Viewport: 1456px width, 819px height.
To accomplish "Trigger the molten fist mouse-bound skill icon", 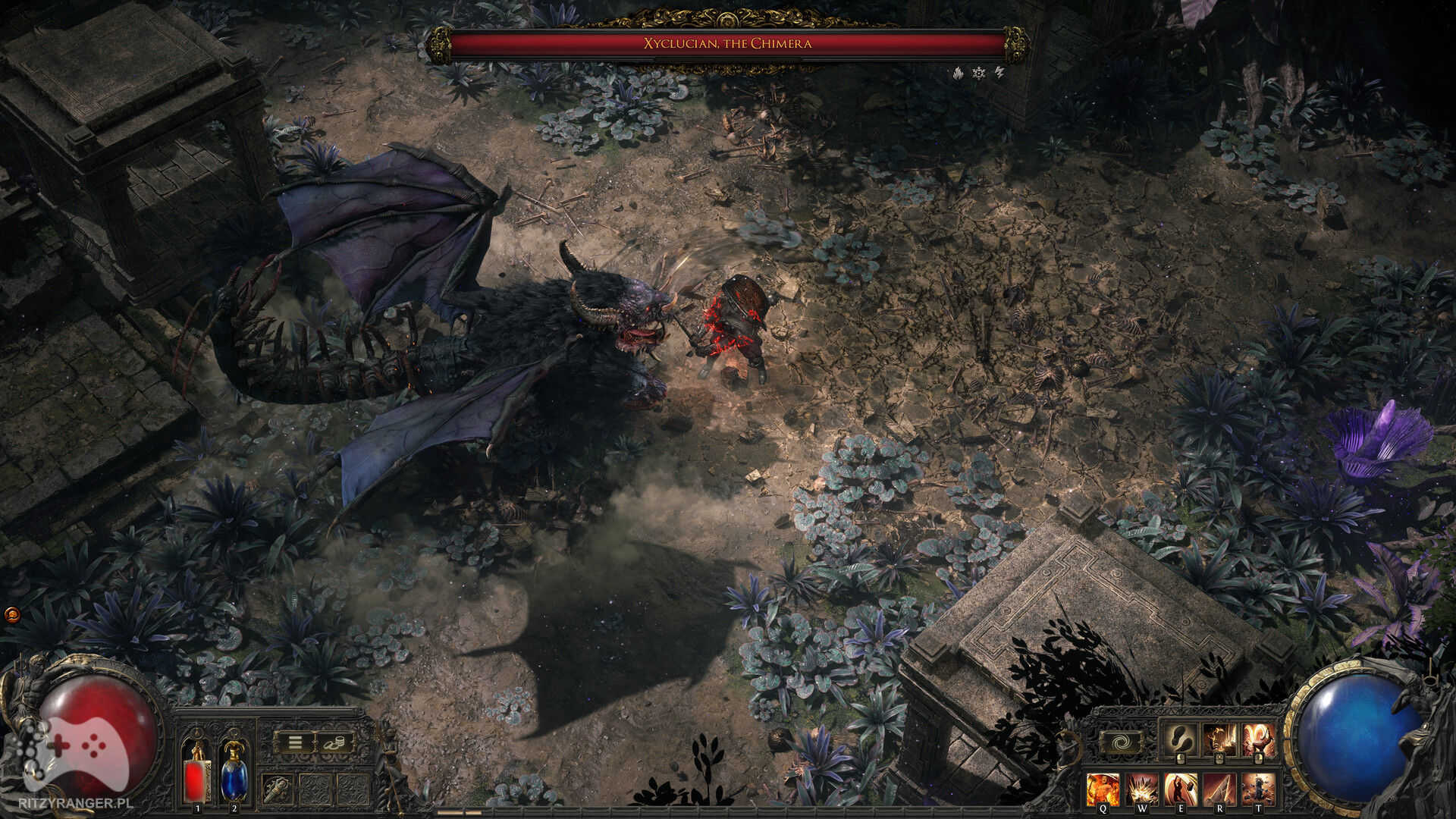I will point(1259,739).
